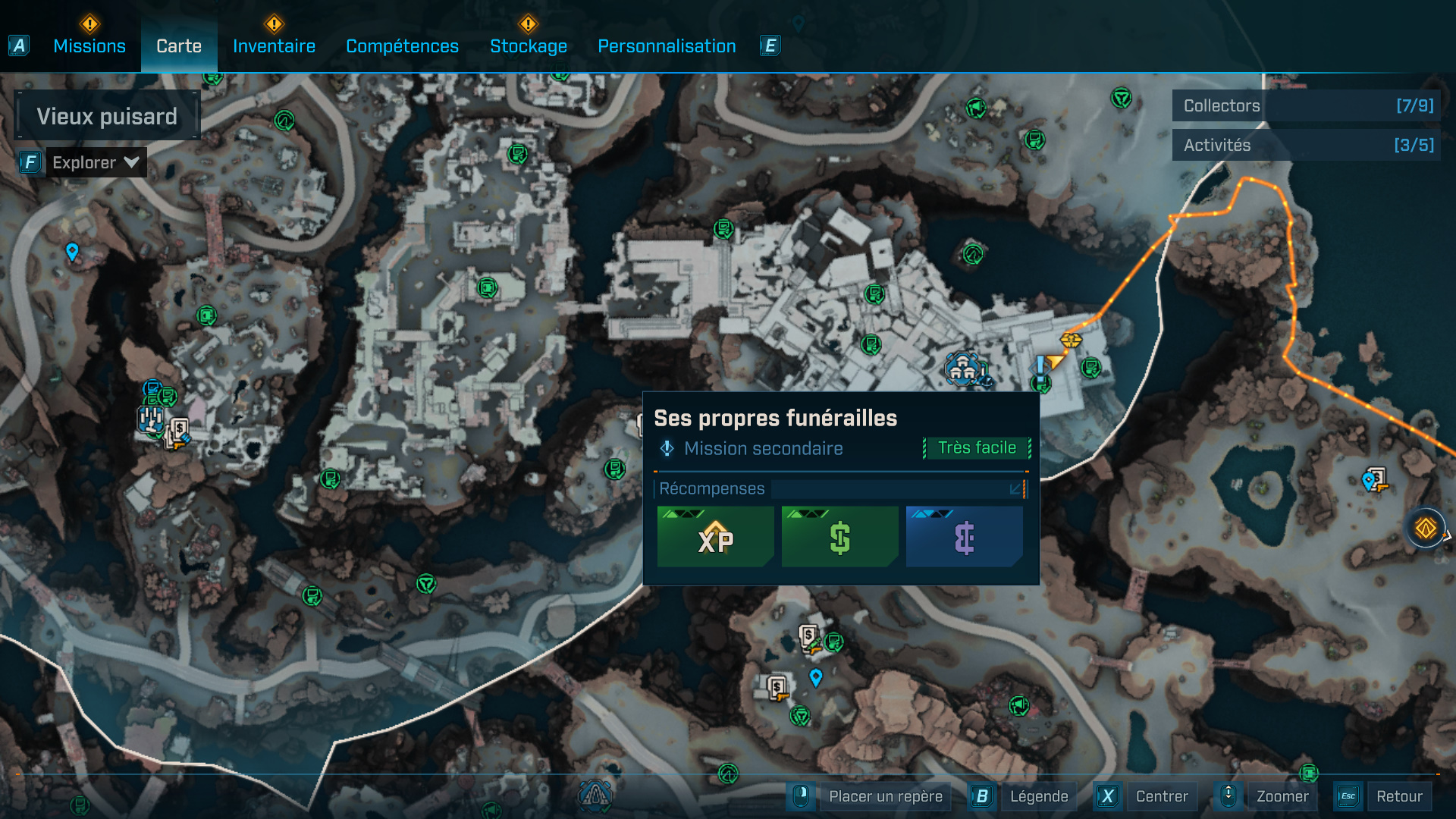The height and width of the screenshot is (819, 1456).
Task: Click the purple currency reward icon
Action: click(963, 537)
